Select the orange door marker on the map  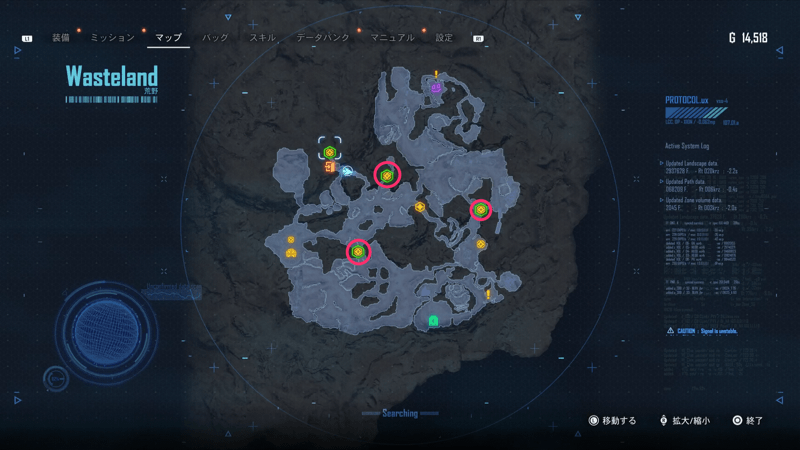point(329,167)
